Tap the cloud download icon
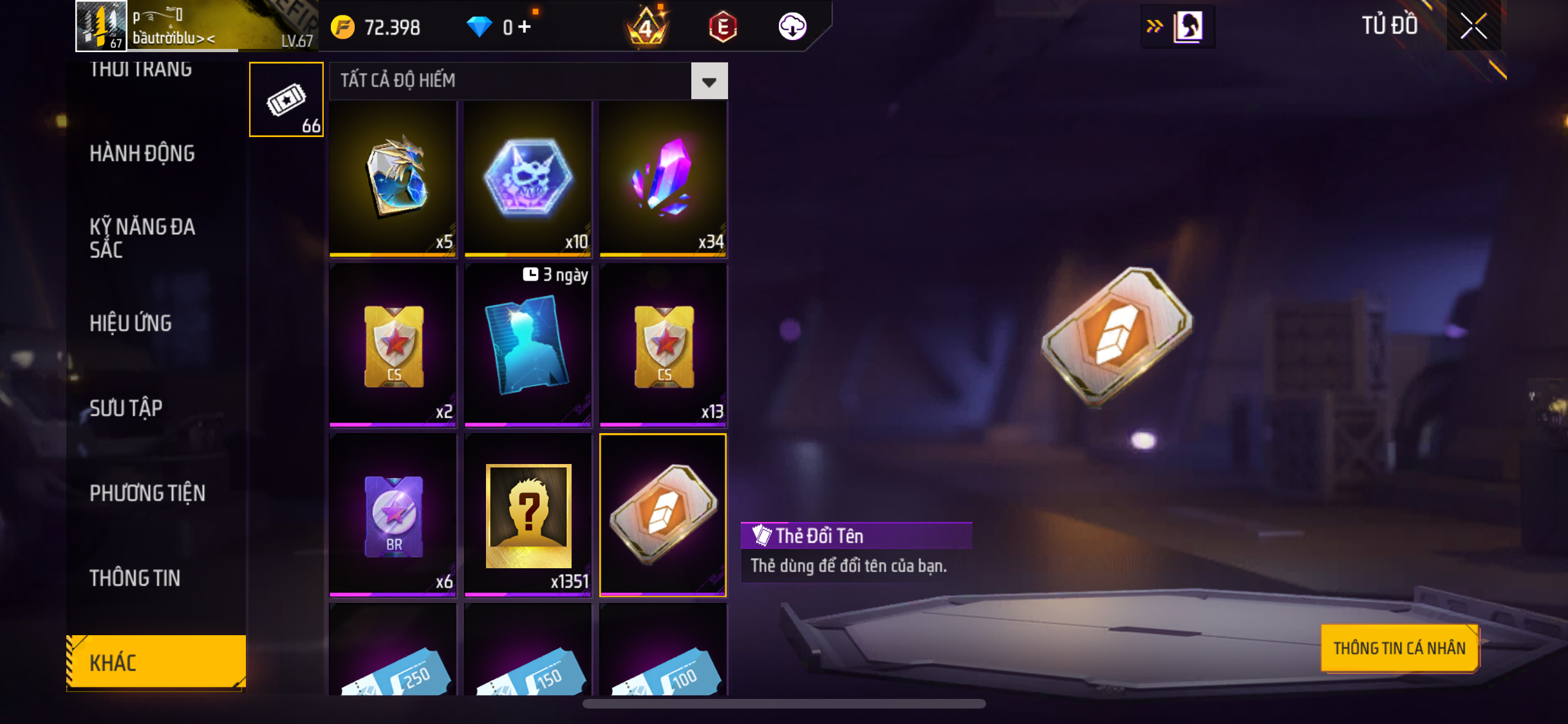The width and height of the screenshot is (1568, 724). [792, 27]
